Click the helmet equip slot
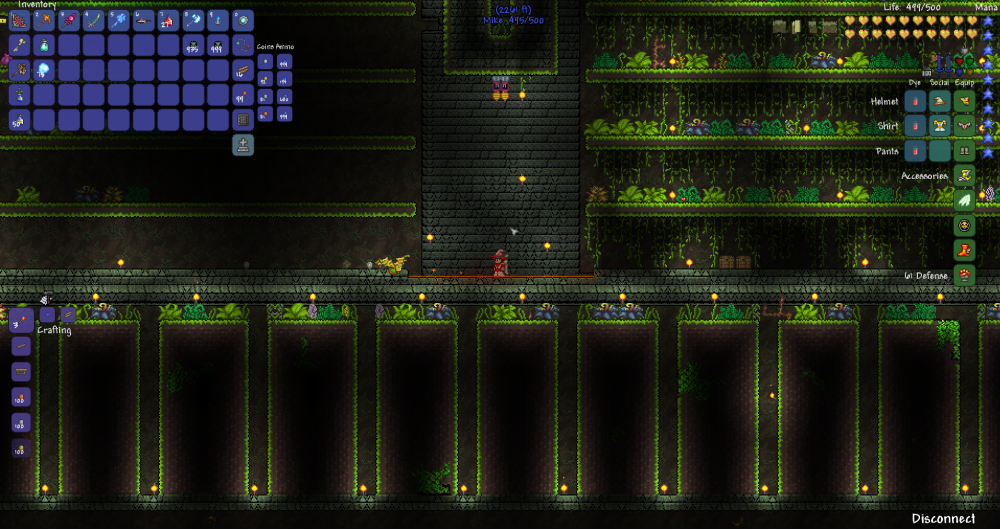Screen dimensions: 1000x529 tap(964, 101)
